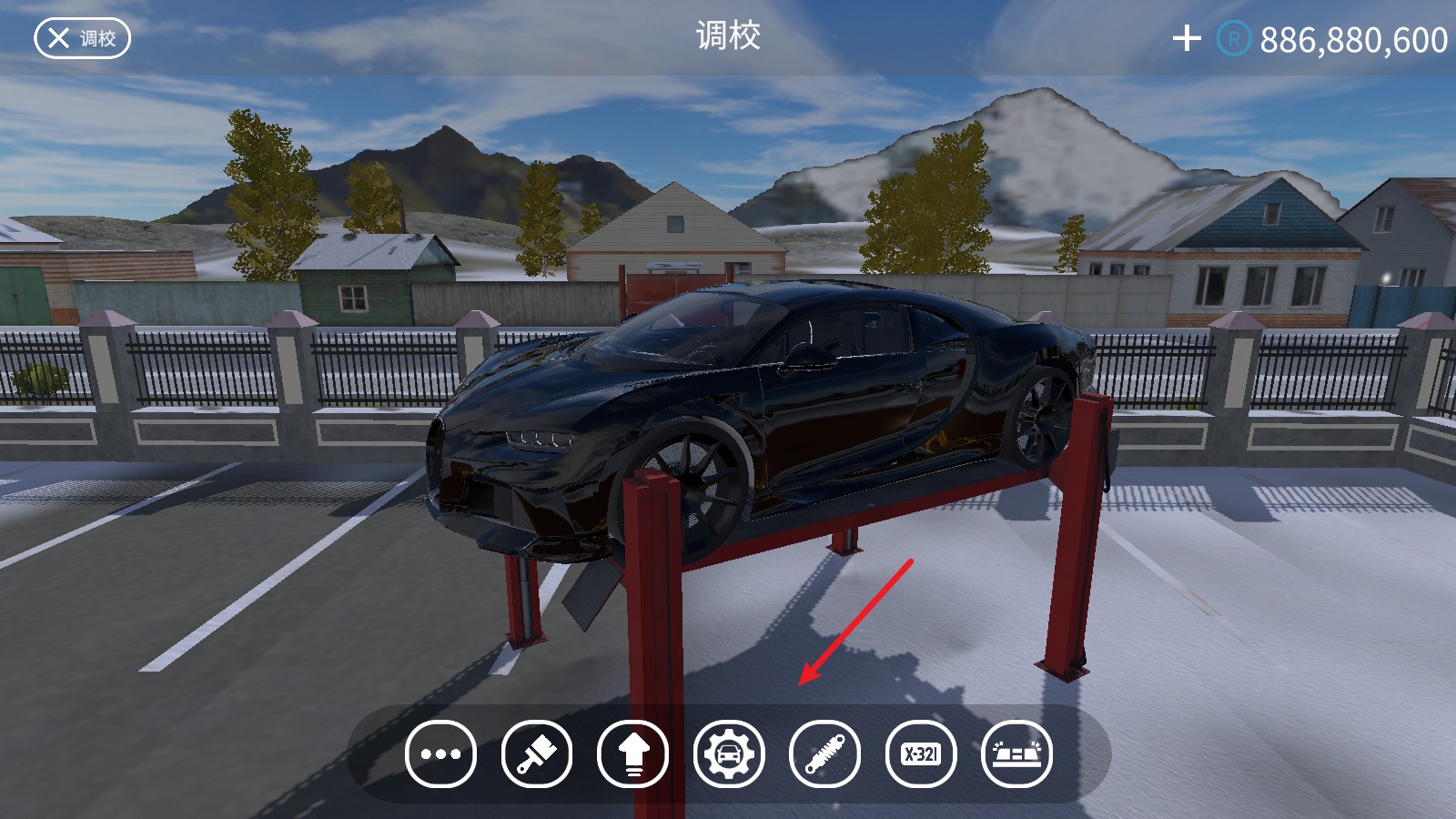Click the X inside the exit pill
This screenshot has width=1456, height=819.
click(x=56, y=38)
